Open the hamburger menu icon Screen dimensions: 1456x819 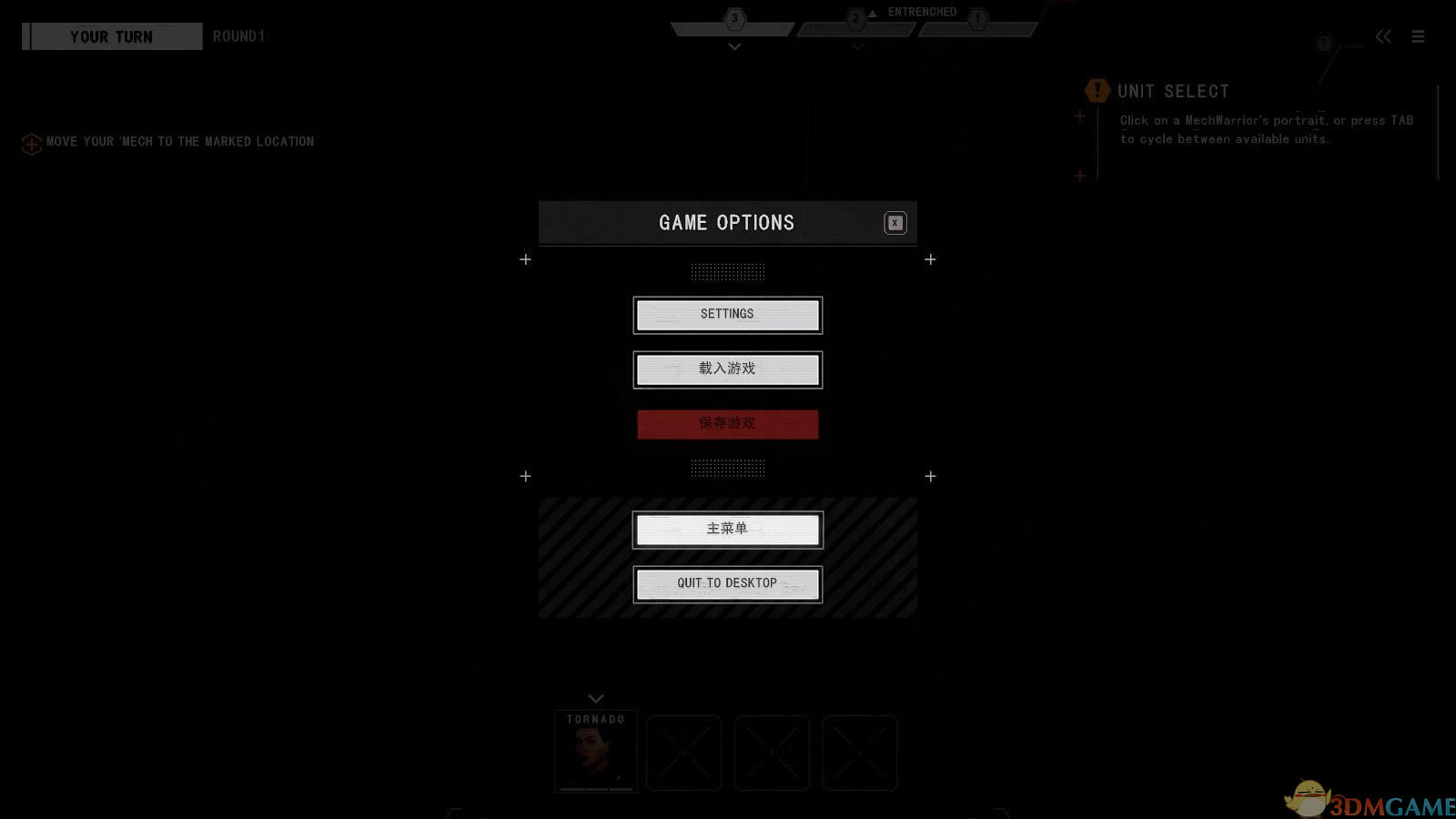point(1418,36)
